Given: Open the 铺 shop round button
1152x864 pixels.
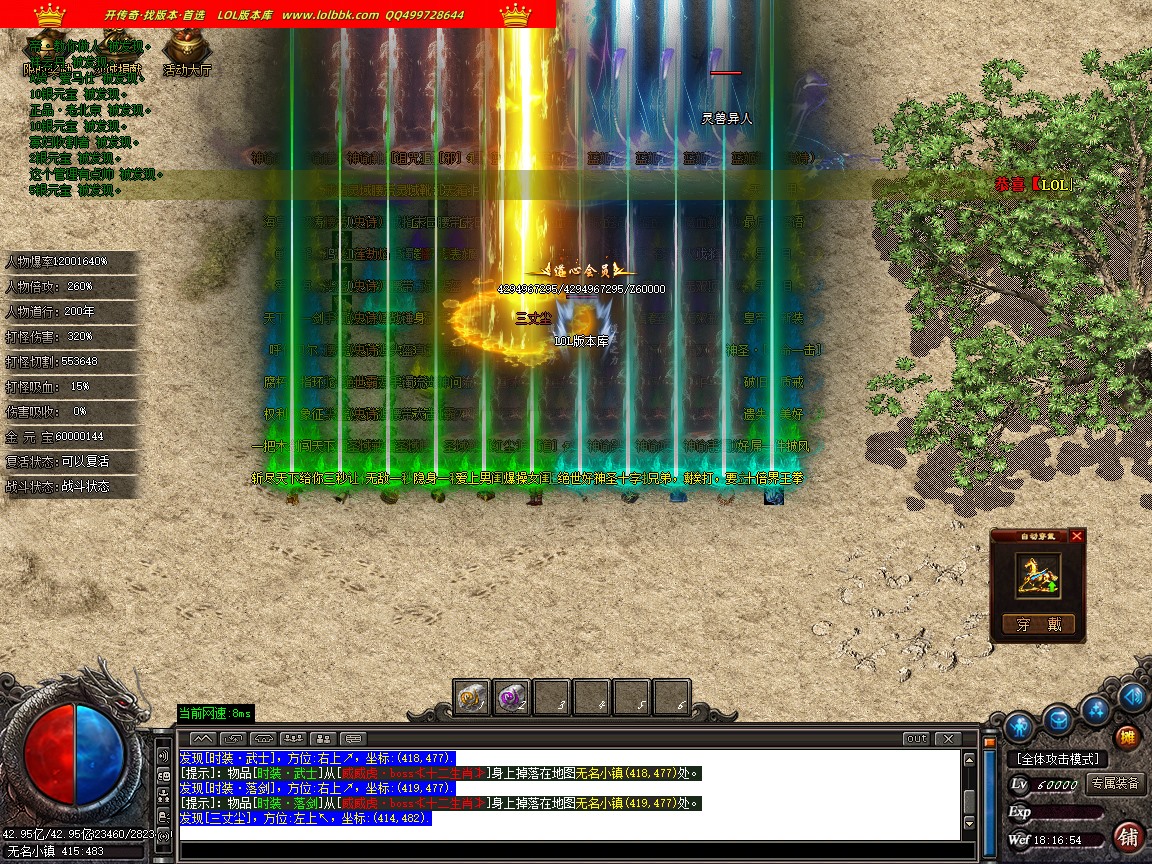Looking at the screenshot, I should point(1128,836).
